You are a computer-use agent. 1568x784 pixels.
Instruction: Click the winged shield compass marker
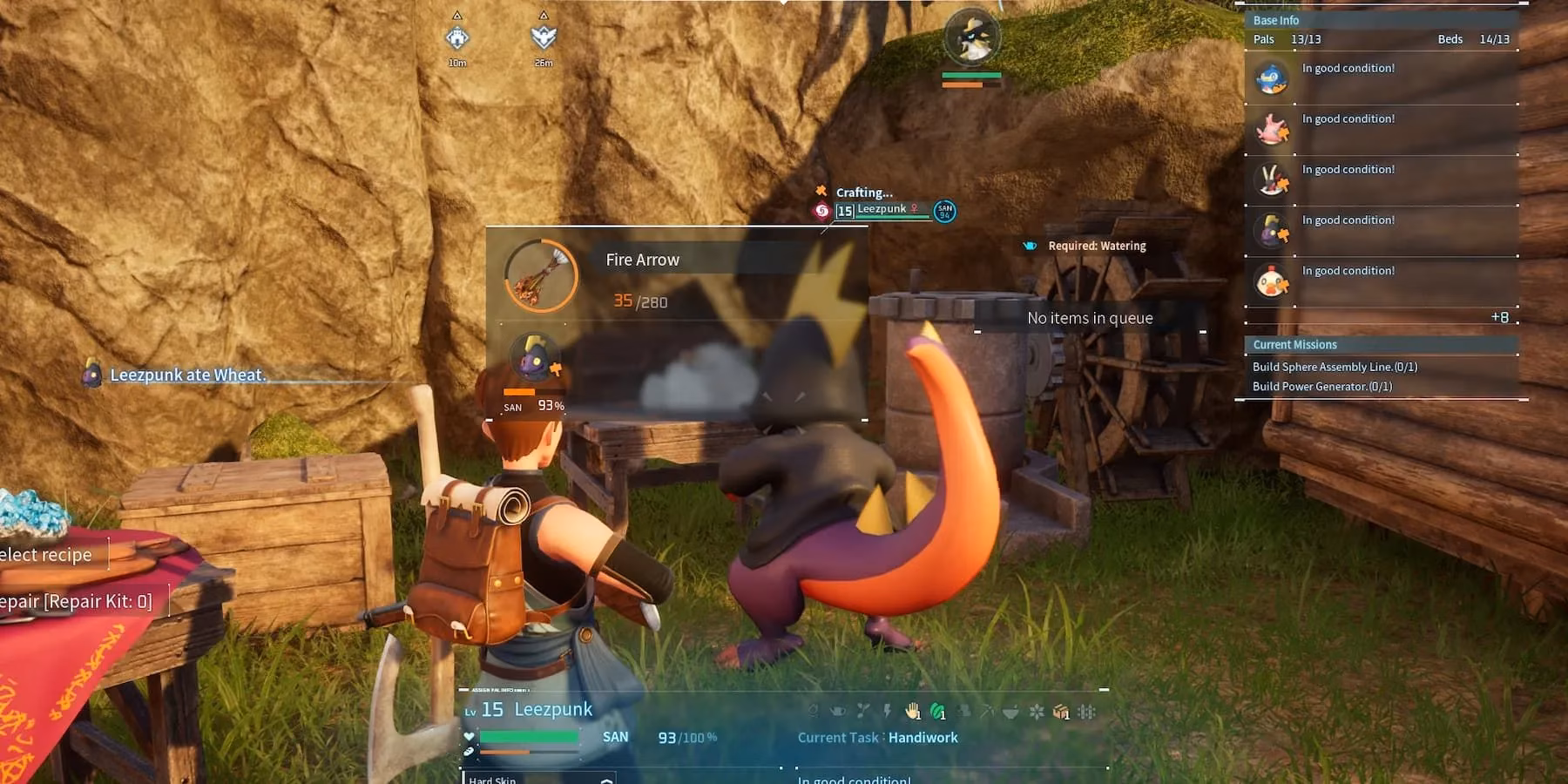[543, 37]
